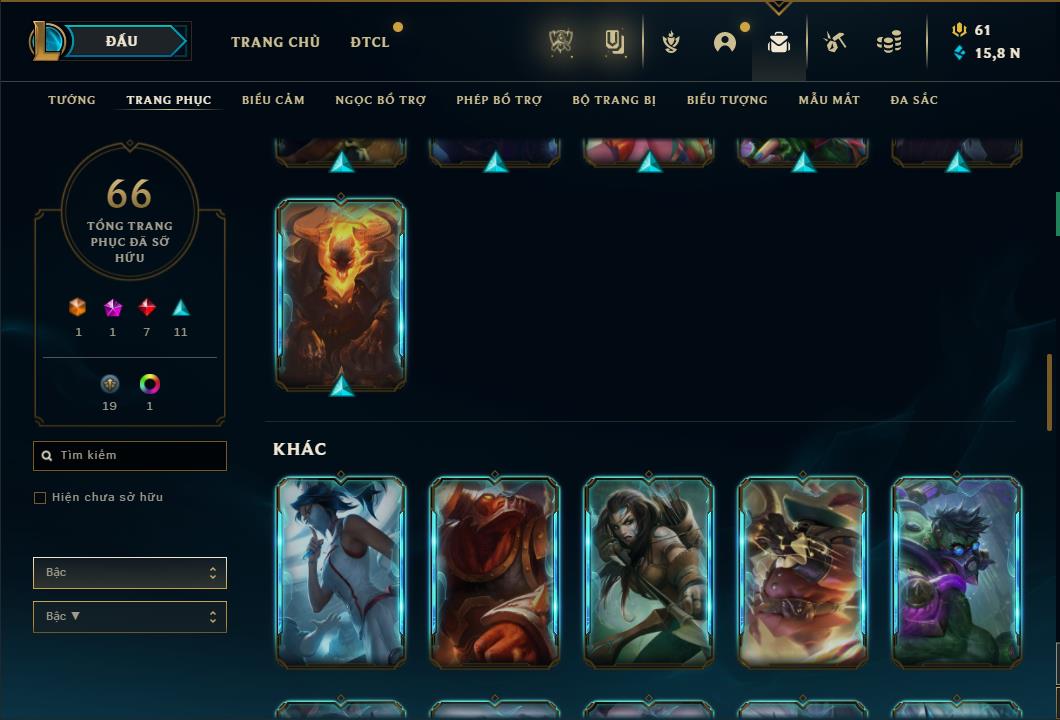Viewport: 1060px width, 720px height.
Task: Click the Tìm kiếm search field
Action: coord(130,456)
